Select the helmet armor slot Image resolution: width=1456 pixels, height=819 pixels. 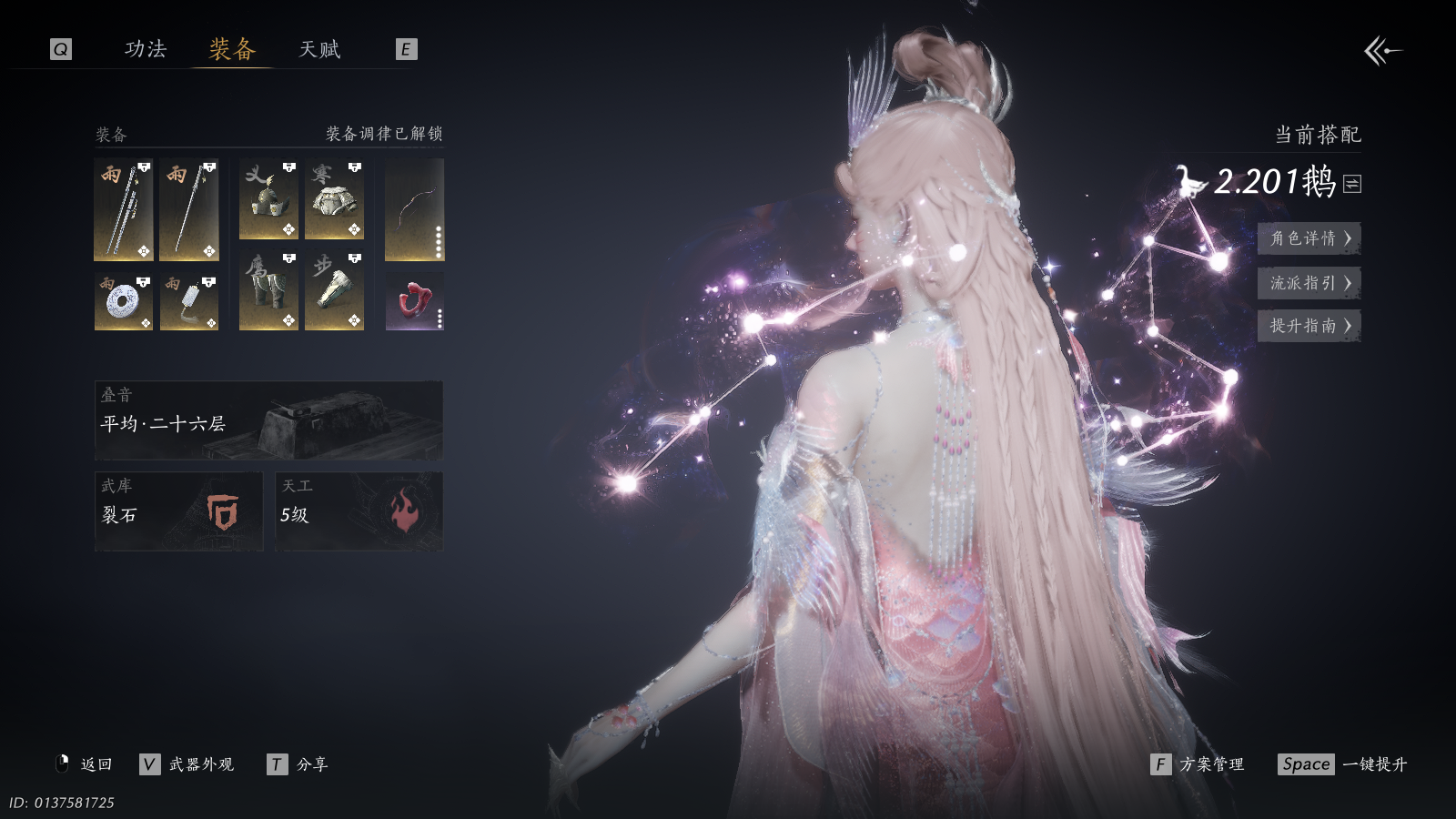pos(268,200)
